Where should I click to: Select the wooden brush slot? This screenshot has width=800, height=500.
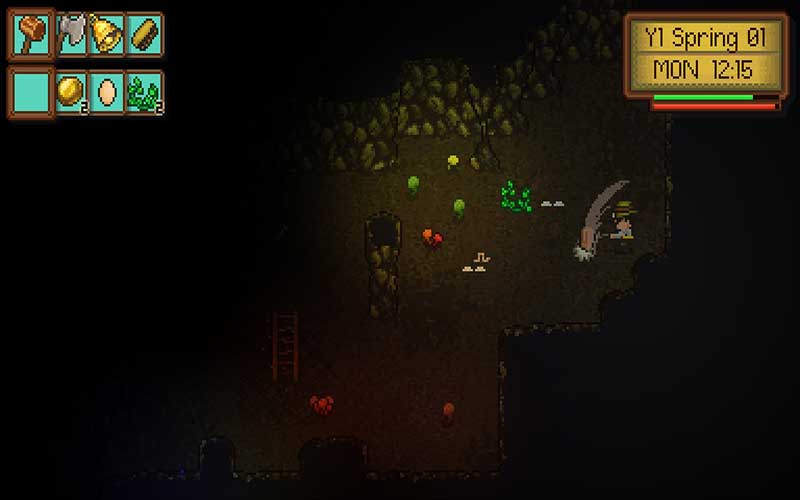(x=144, y=35)
